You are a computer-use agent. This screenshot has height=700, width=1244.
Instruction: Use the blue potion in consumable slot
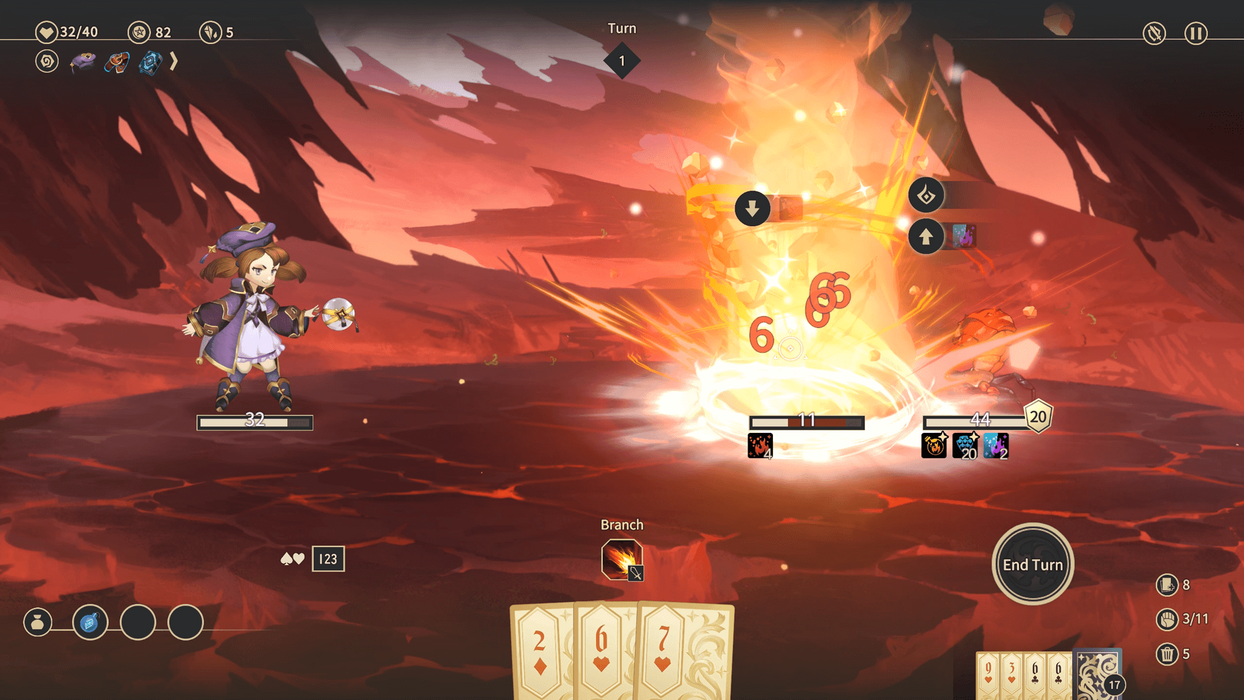[90, 623]
